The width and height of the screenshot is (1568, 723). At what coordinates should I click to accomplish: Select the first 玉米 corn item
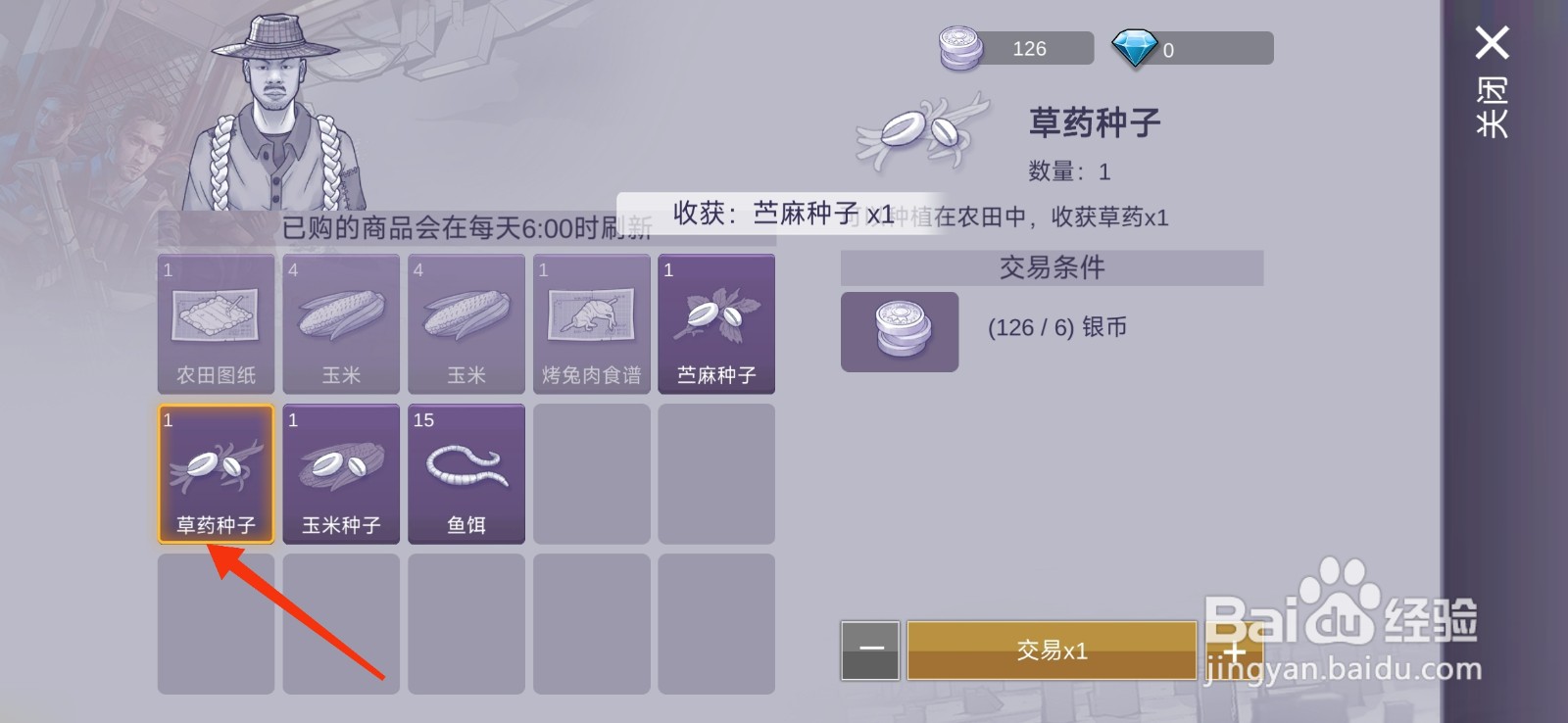341,323
